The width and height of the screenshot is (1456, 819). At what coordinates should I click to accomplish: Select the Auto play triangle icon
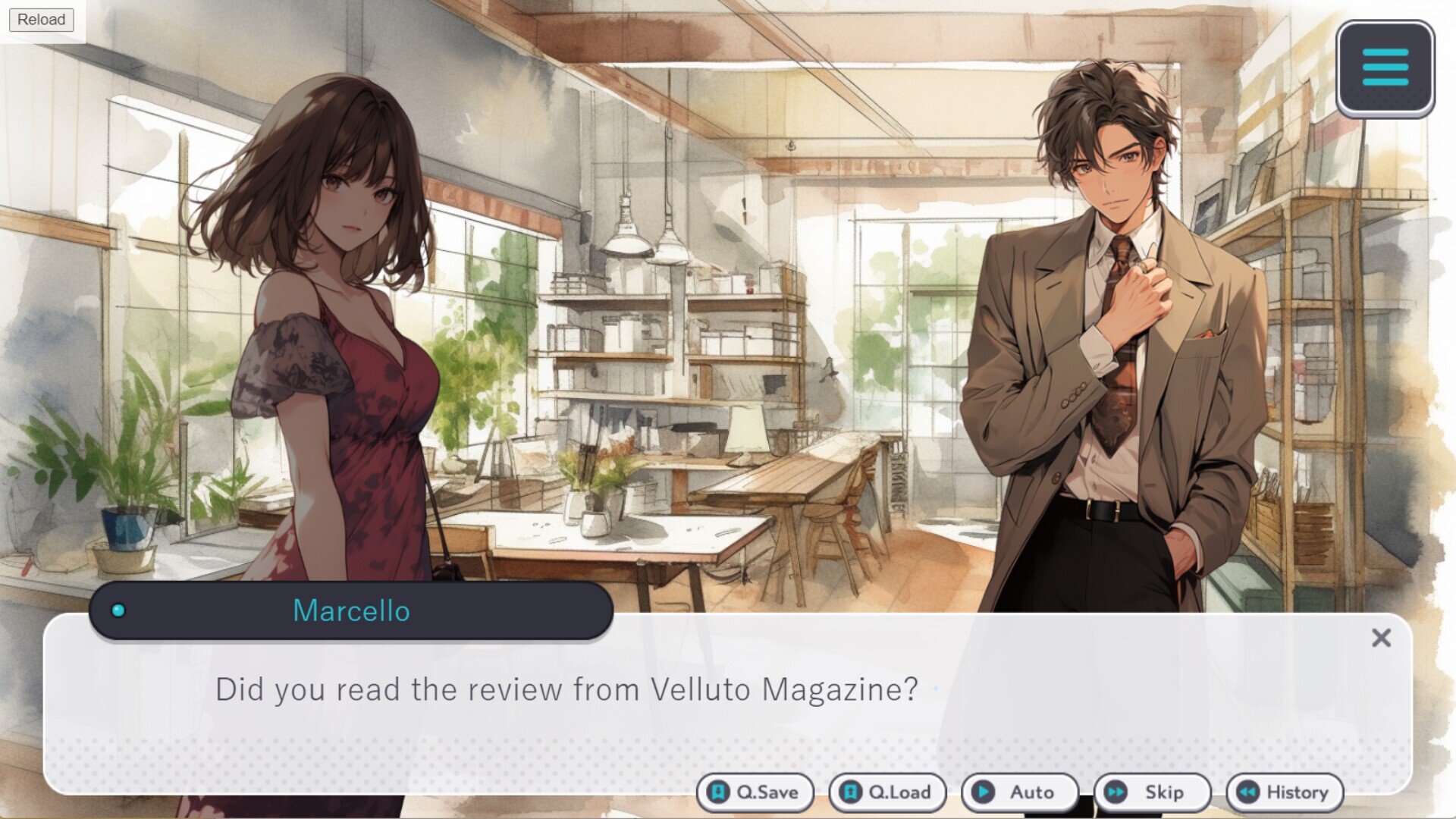(x=984, y=792)
